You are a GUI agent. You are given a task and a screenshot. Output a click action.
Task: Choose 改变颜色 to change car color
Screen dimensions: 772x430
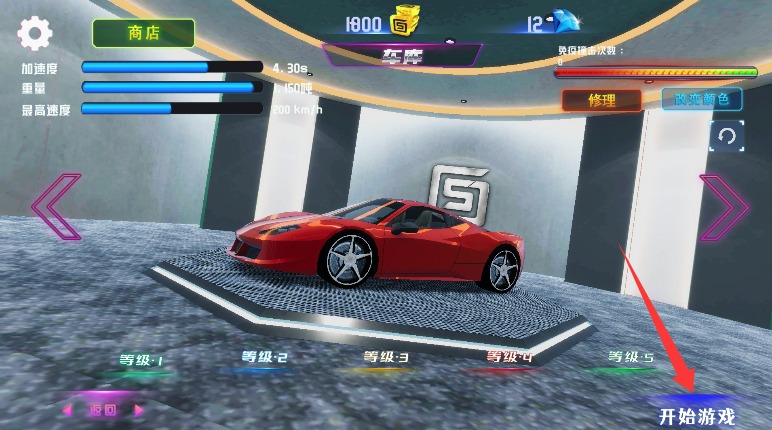click(701, 100)
